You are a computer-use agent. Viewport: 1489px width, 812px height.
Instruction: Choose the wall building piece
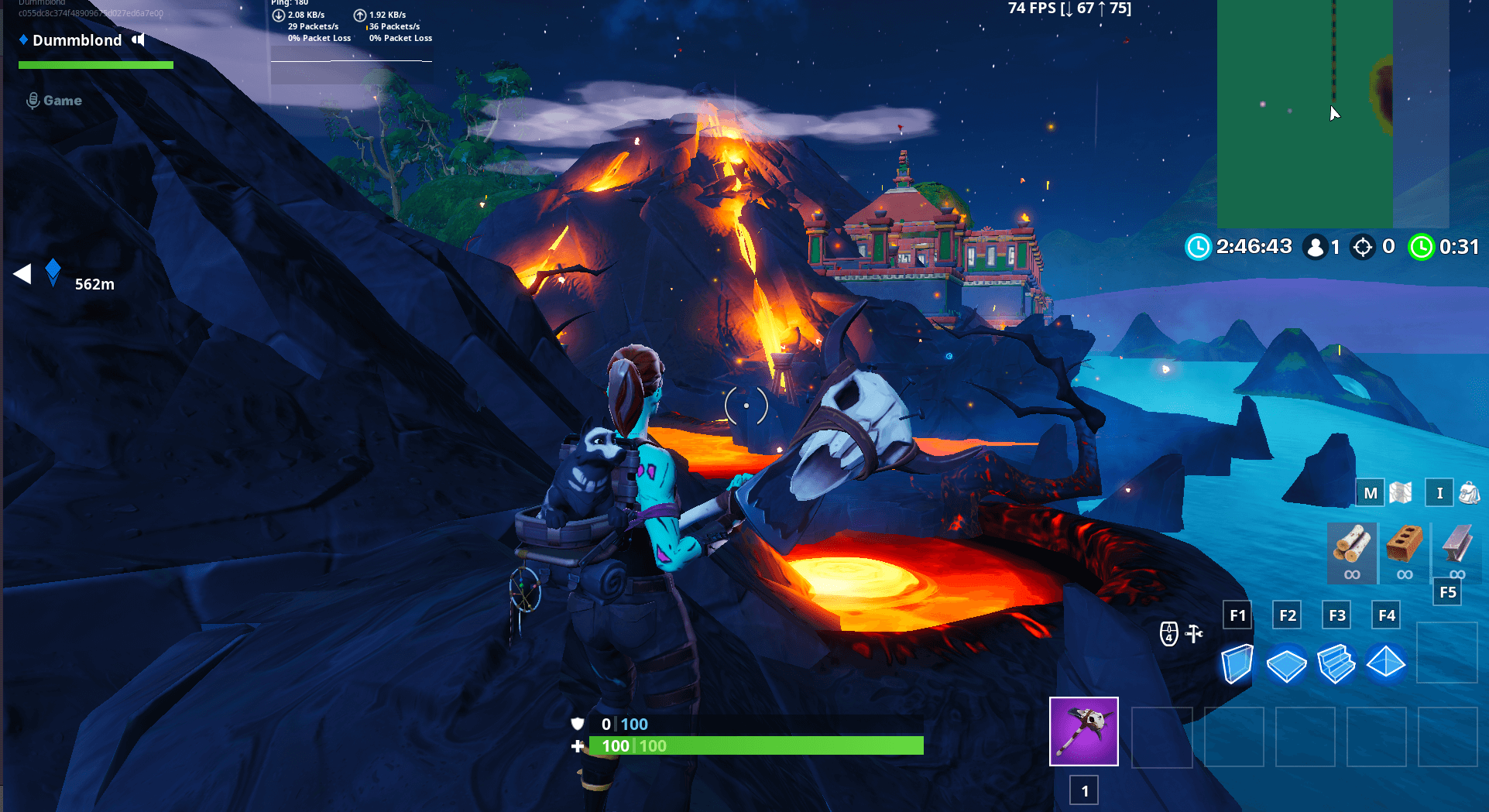[x=1237, y=663]
